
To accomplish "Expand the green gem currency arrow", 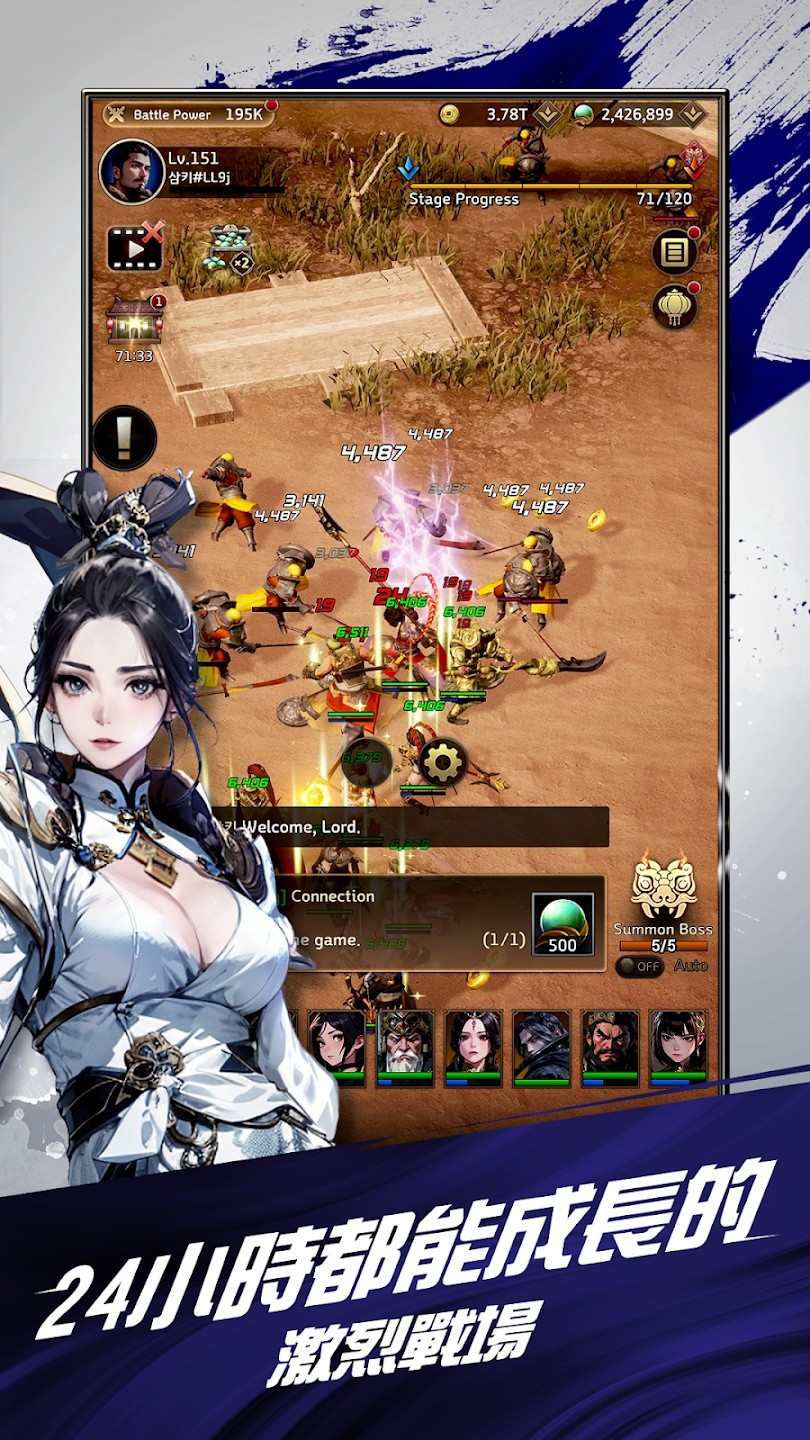I will [x=692, y=114].
